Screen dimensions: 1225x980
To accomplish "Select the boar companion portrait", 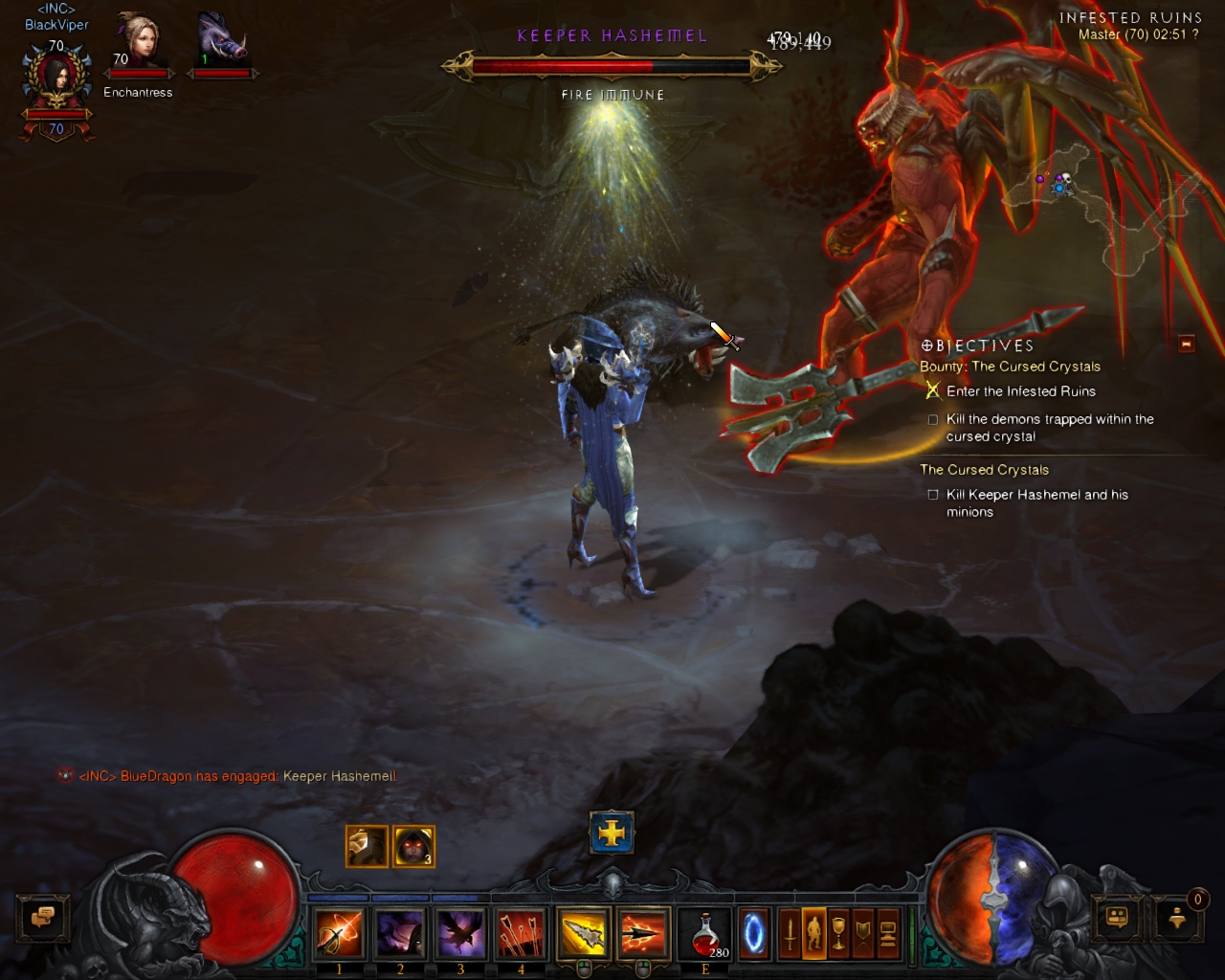I will pyautogui.click(x=223, y=41).
